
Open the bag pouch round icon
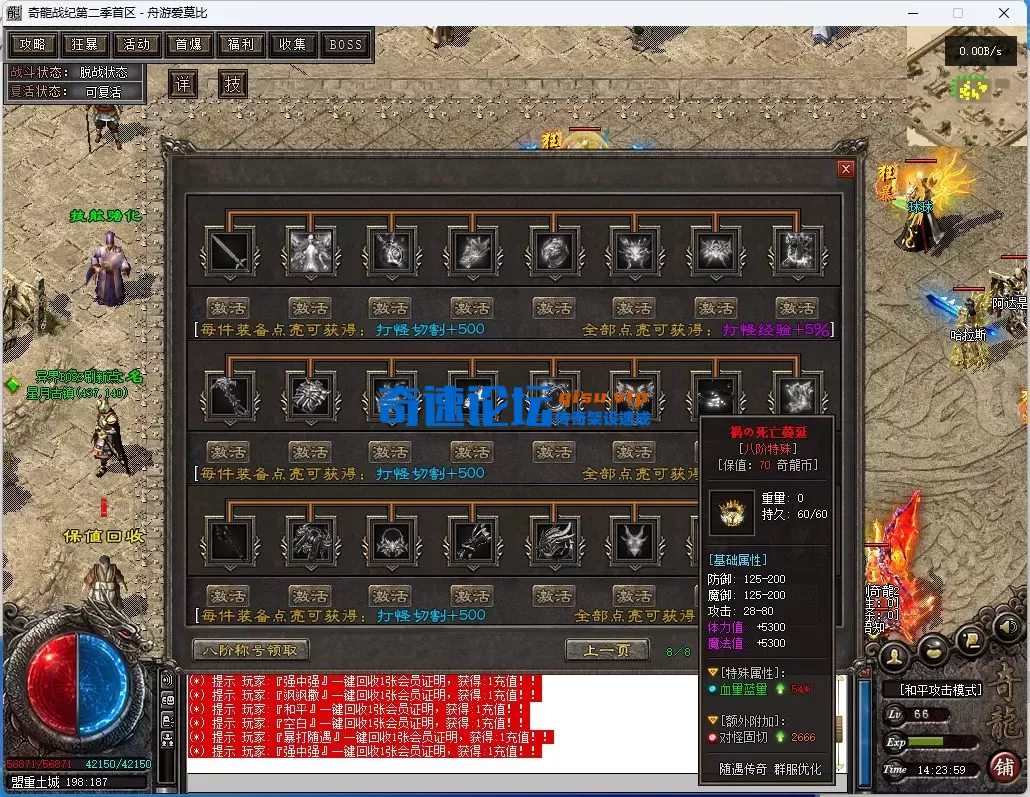click(x=932, y=648)
